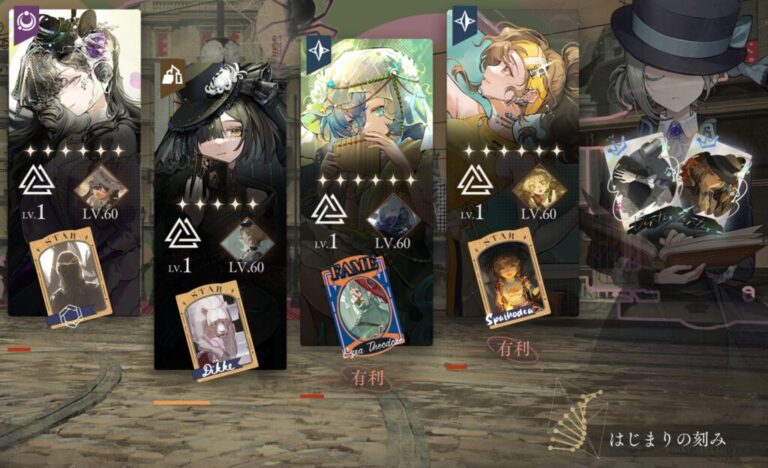Select the purple crescent moon badge
Viewport: 768px width, 468px height.
coord(25,19)
